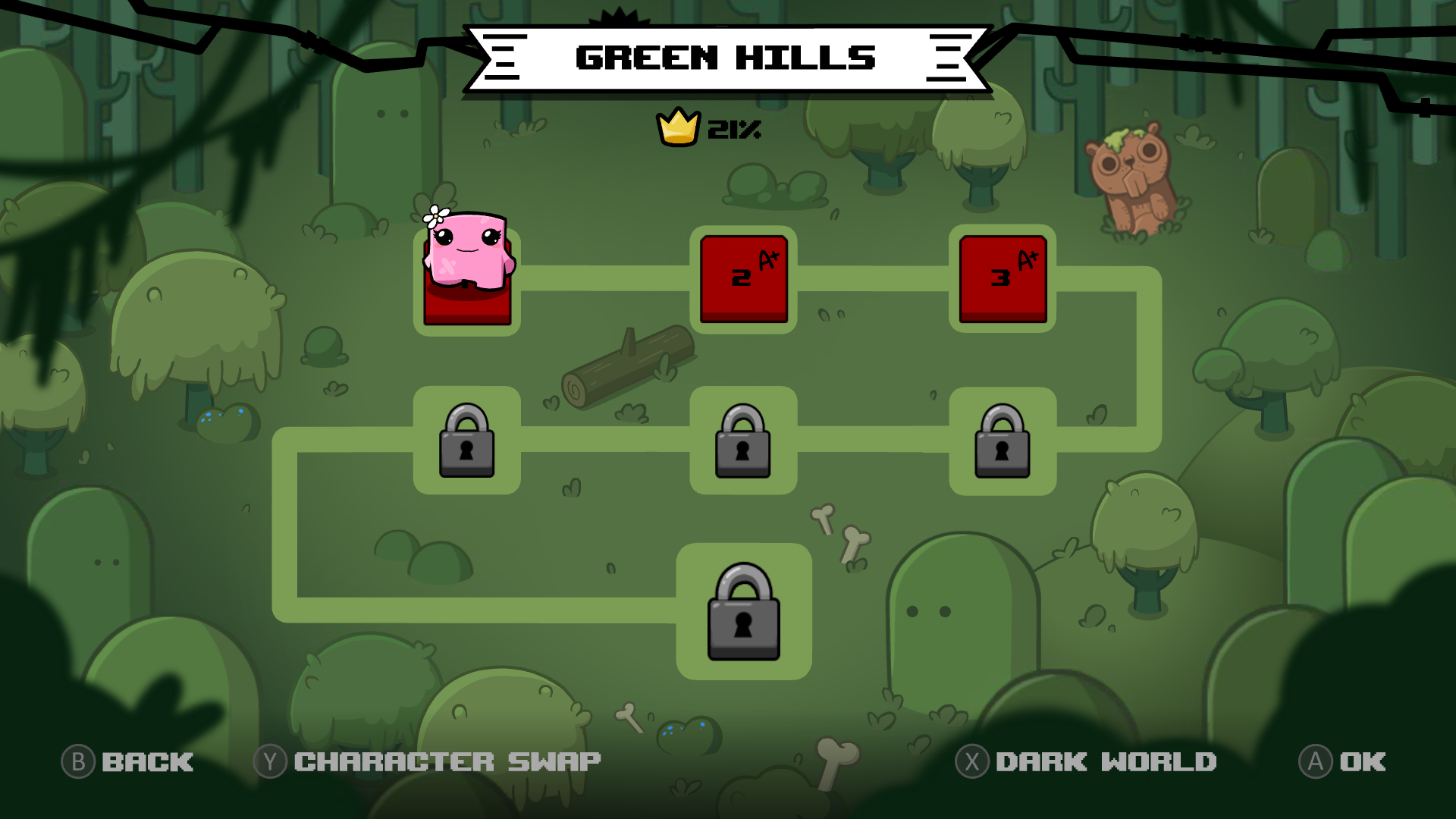This screenshot has width=1456, height=819.
Task: Click the CHARACTER SWAP label text
Action: coord(447,761)
